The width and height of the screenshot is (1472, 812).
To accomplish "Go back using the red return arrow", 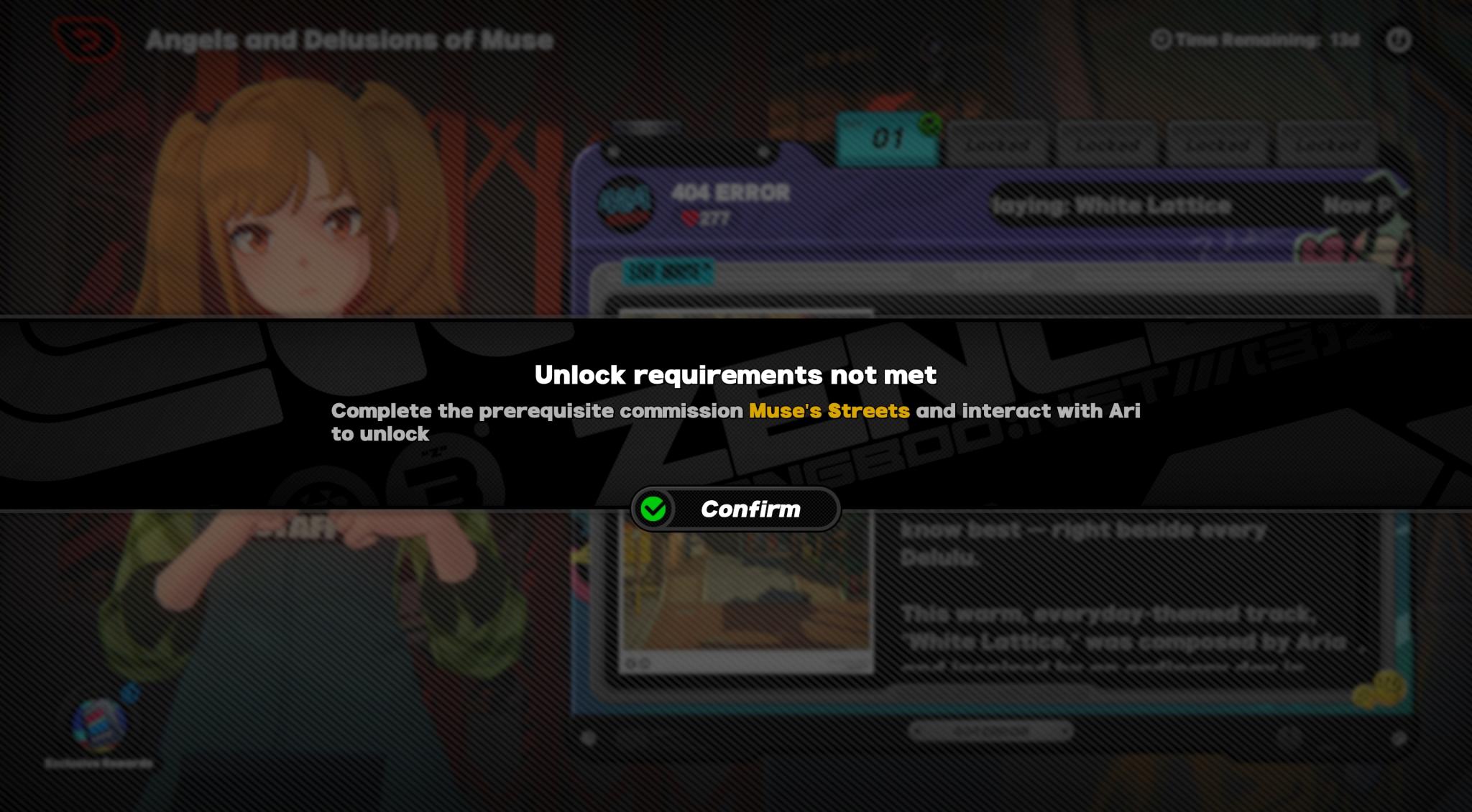I will [87, 40].
